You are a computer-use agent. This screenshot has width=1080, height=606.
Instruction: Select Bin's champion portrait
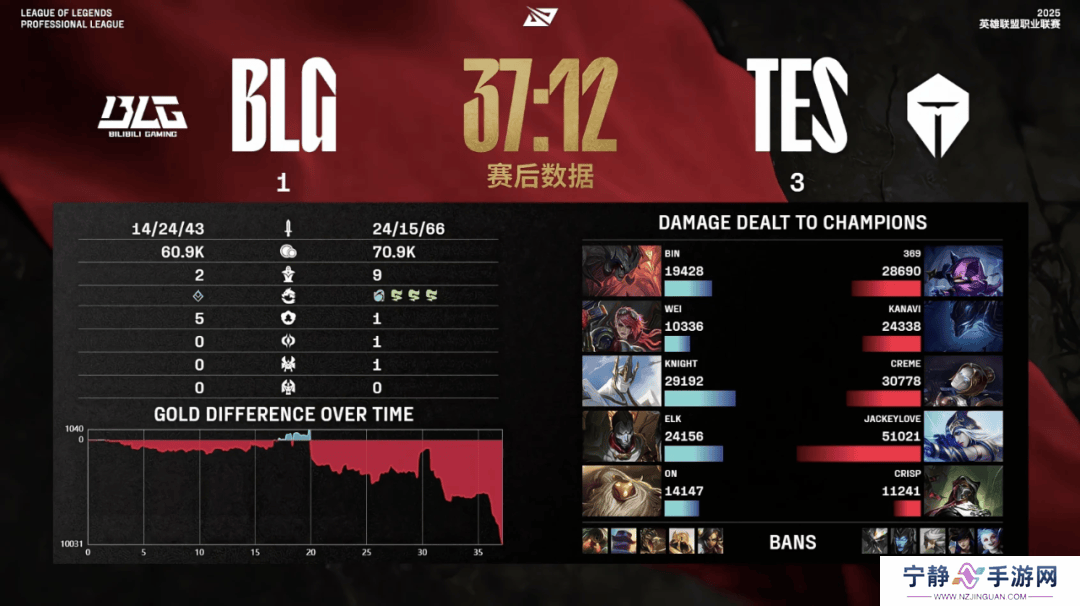(x=621, y=271)
